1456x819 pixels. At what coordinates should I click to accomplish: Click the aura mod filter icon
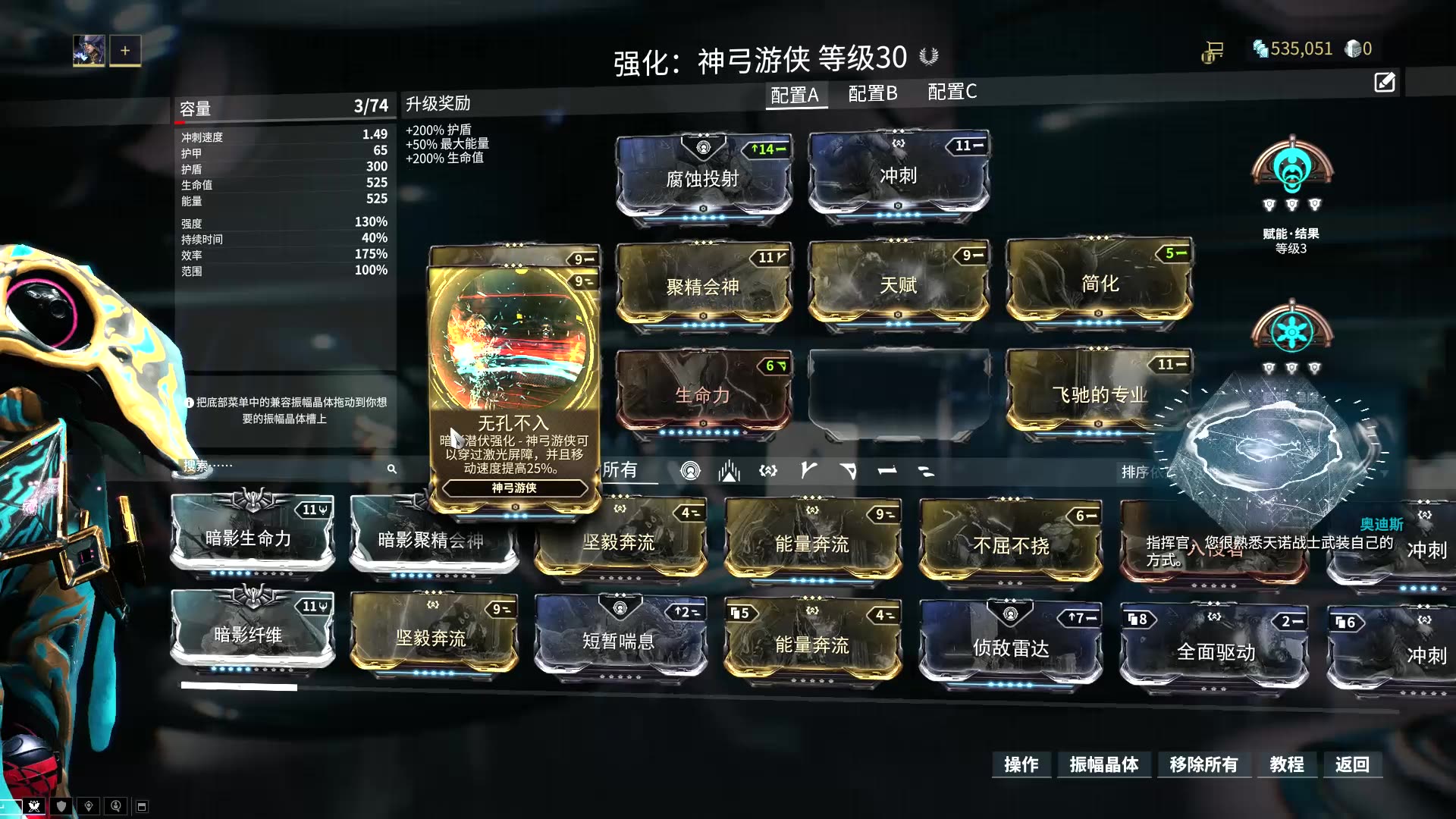tap(690, 471)
